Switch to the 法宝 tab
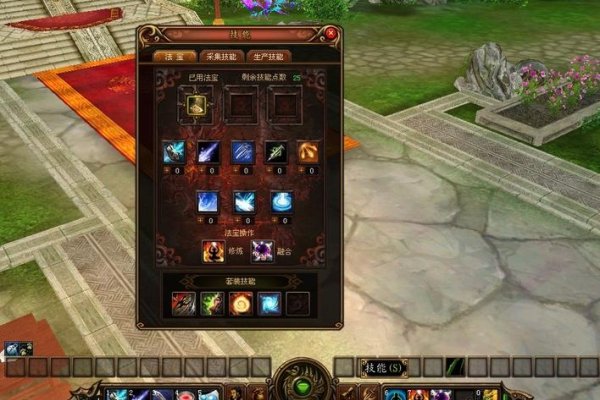Screen dimensions: 600x400 pyautogui.click(x=168, y=56)
